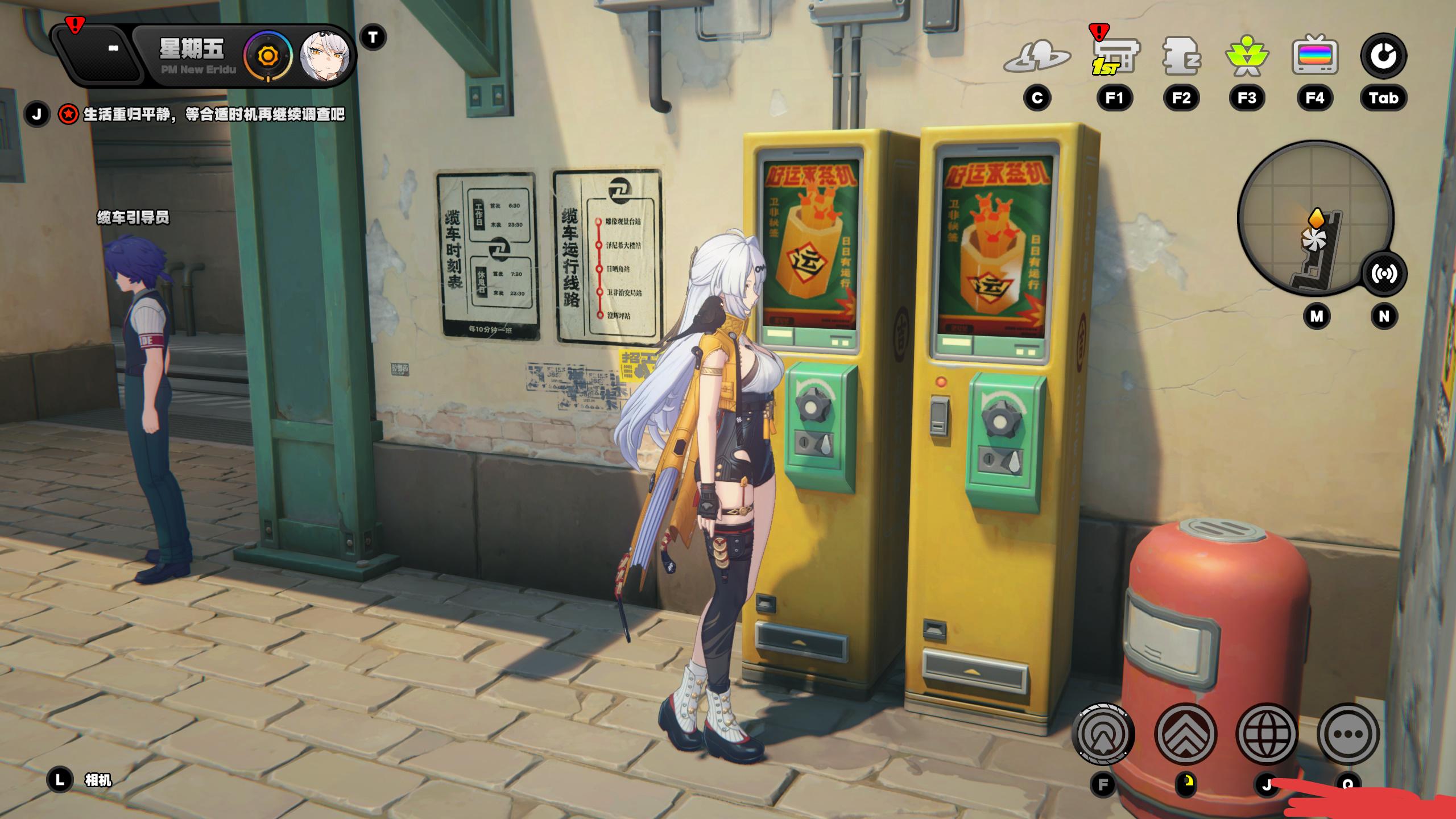Open the three-dots more options button
Image resolution: width=1456 pixels, height=819 pixels.
pos(1349,734)
